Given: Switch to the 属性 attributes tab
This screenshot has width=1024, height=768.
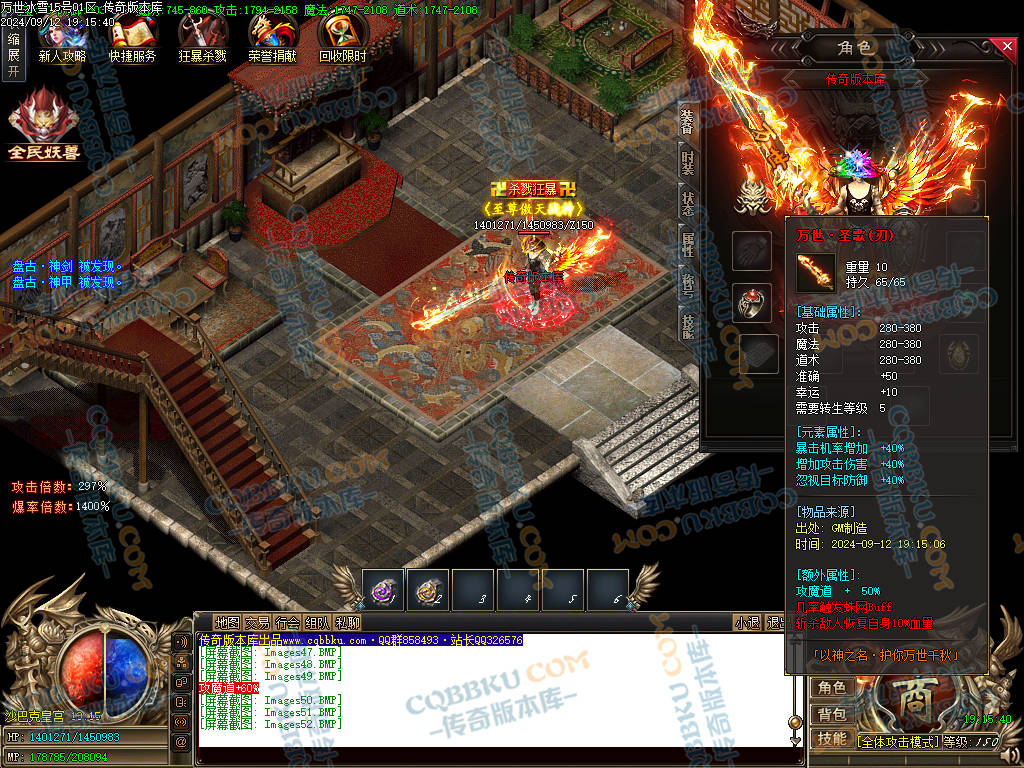Looking at the screenshot, I should coord(687,244).
